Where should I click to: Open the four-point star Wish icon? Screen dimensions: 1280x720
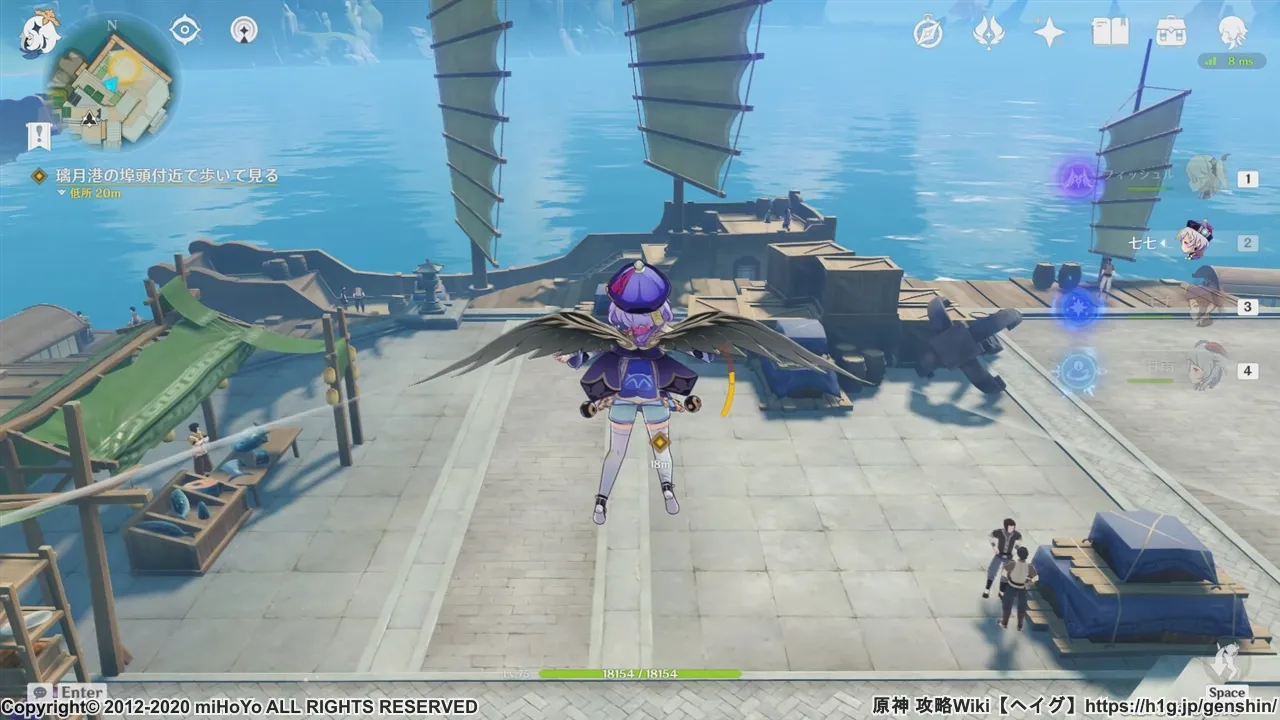click(x=1049, y=33)
